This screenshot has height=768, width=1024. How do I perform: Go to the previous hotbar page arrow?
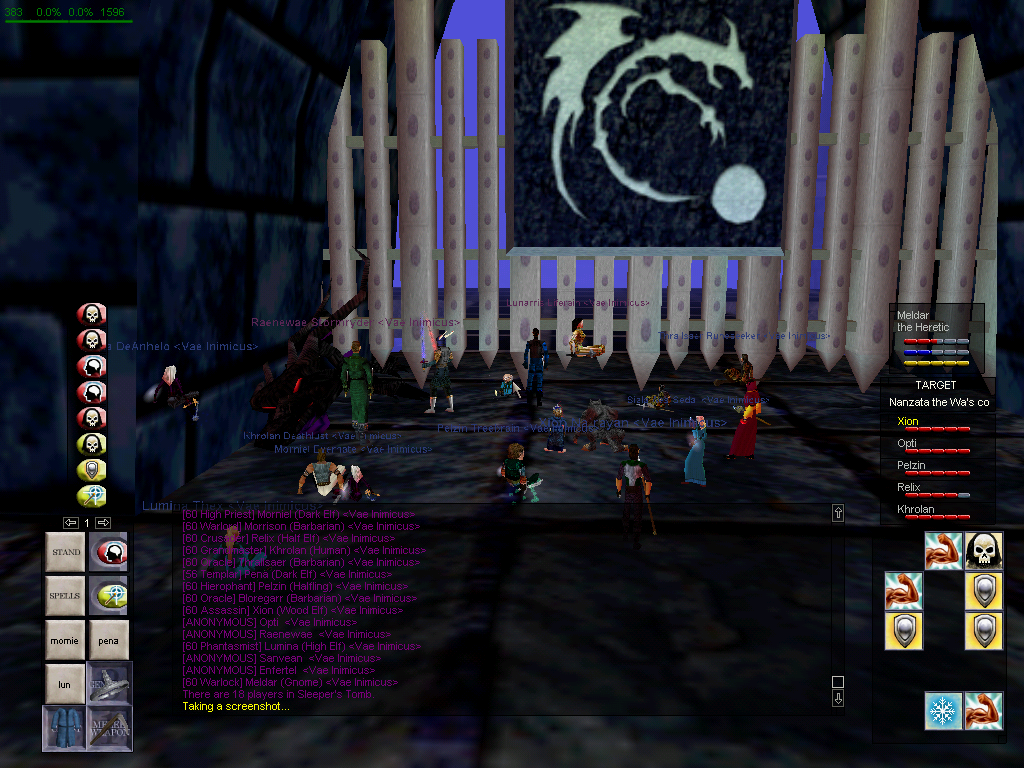pos(70,522)
